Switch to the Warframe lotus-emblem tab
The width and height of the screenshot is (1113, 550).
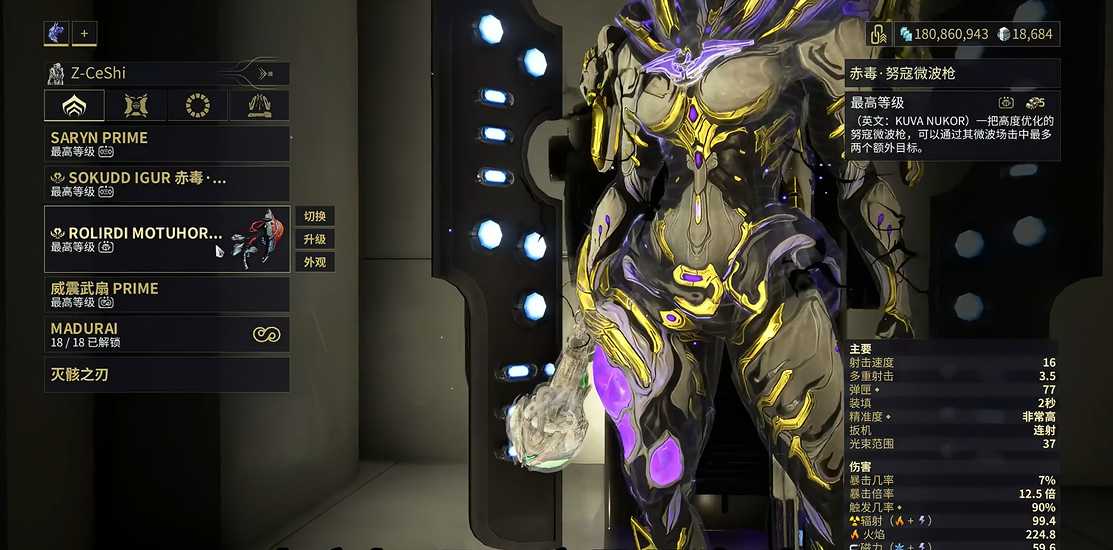pos(74,105)
